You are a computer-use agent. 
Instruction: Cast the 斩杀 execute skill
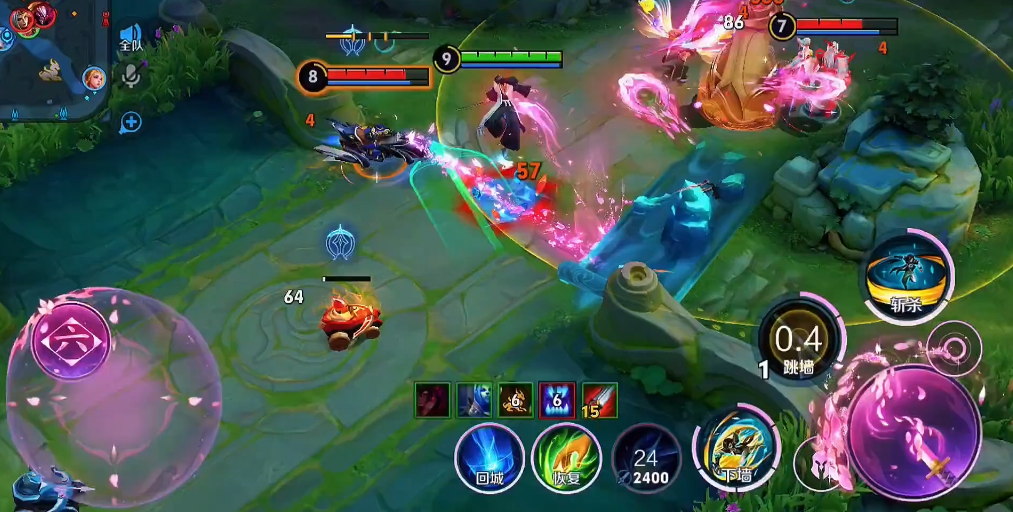coord(906,277)
